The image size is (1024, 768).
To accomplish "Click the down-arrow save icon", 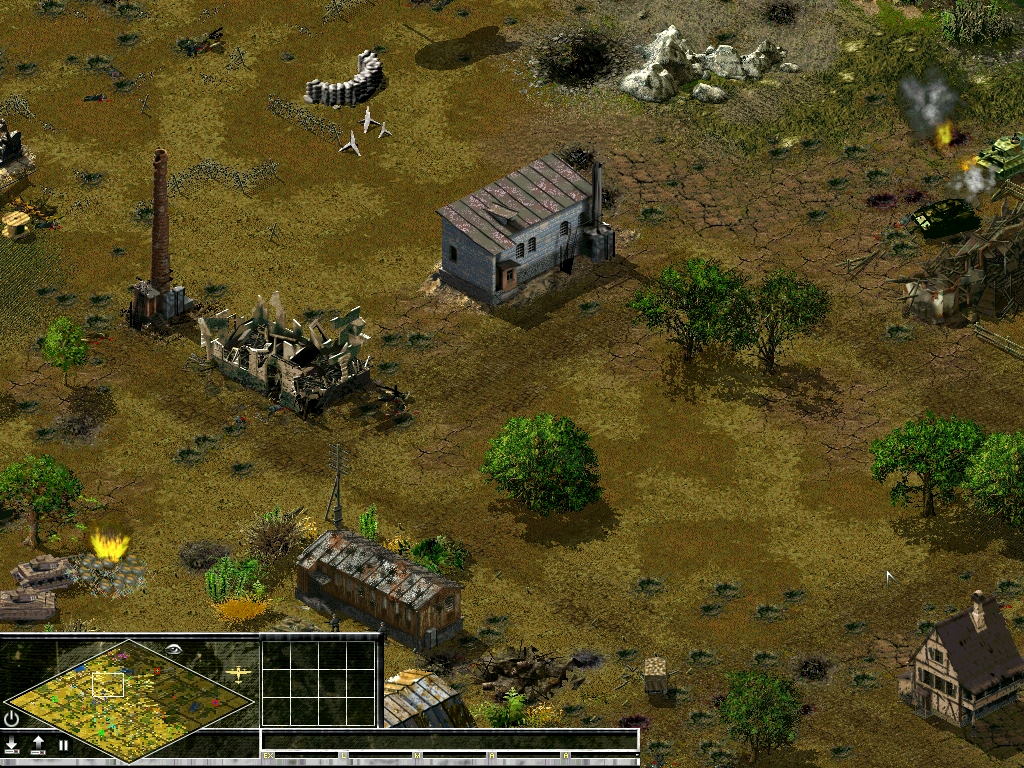I will 12,744.
